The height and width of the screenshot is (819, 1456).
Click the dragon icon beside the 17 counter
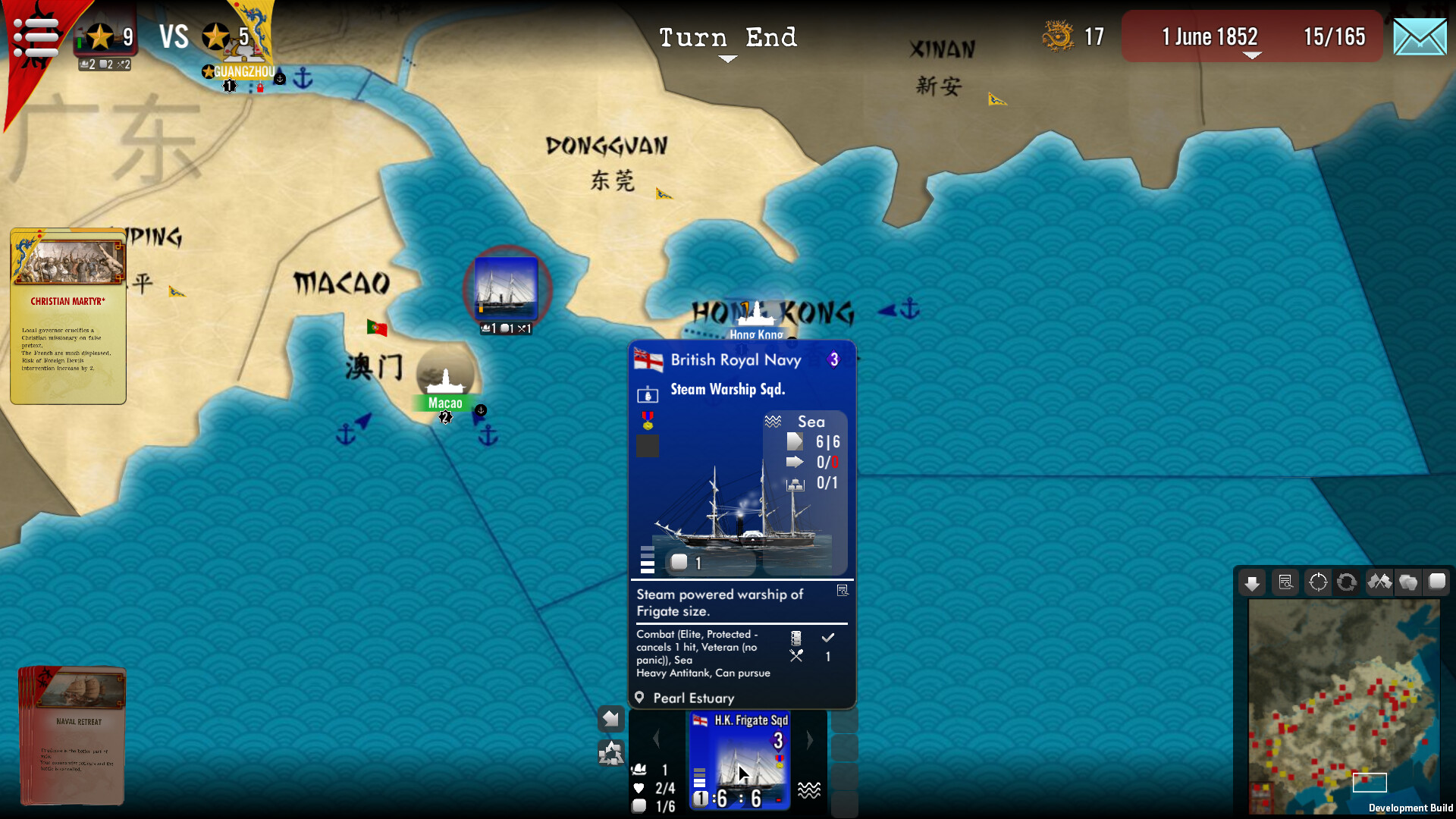pyautogui.click(x=1059, y=35)
